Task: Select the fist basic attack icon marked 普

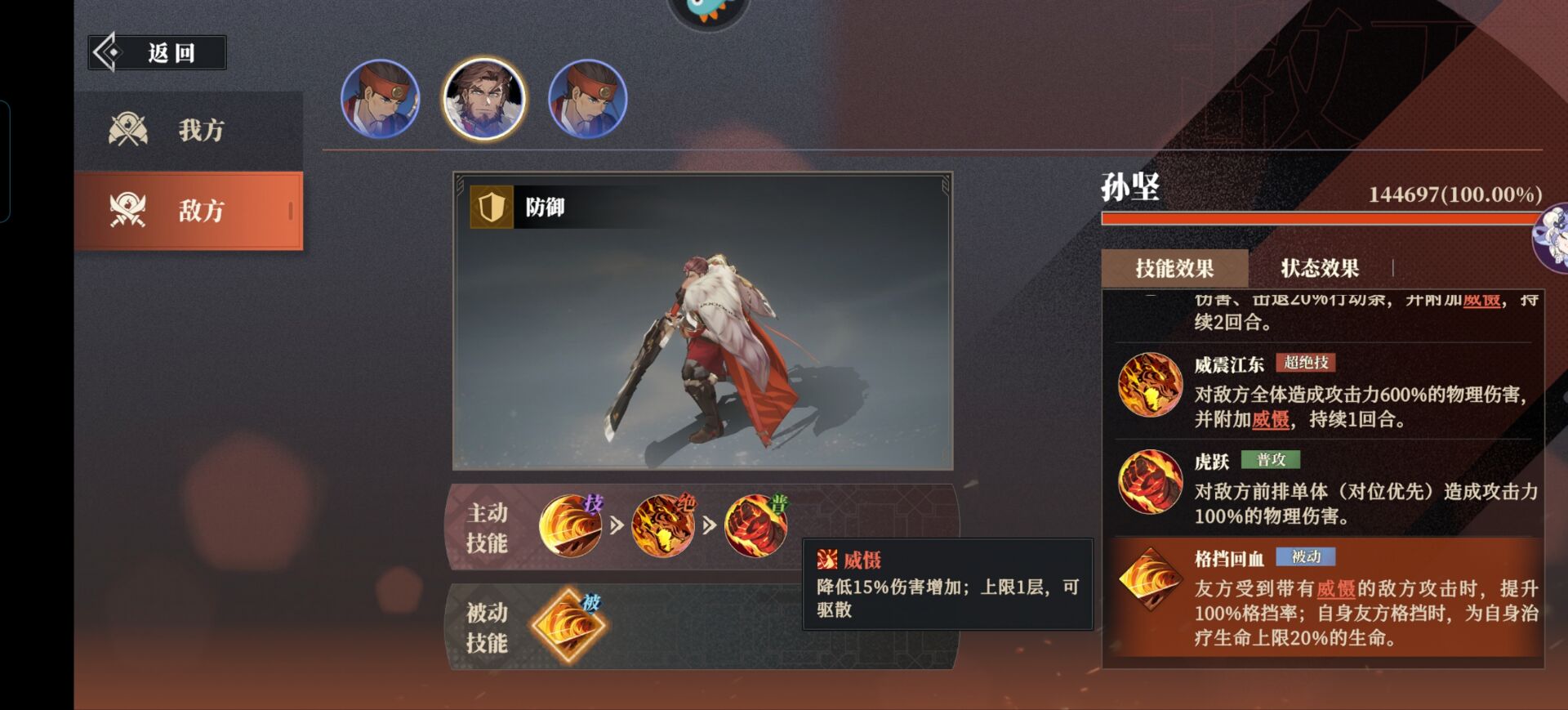Action: [756, 526]
